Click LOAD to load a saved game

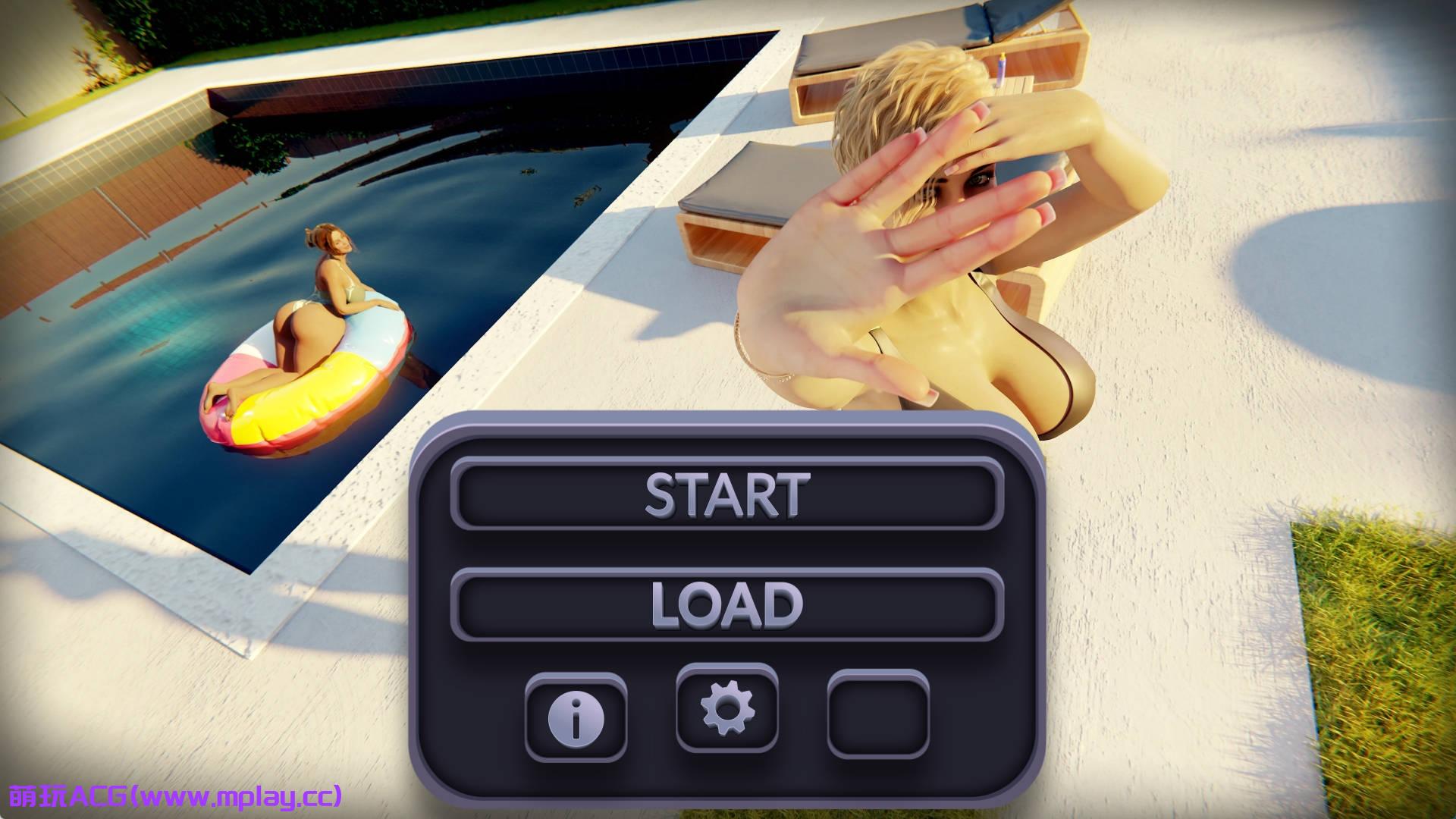click(726, 605)
